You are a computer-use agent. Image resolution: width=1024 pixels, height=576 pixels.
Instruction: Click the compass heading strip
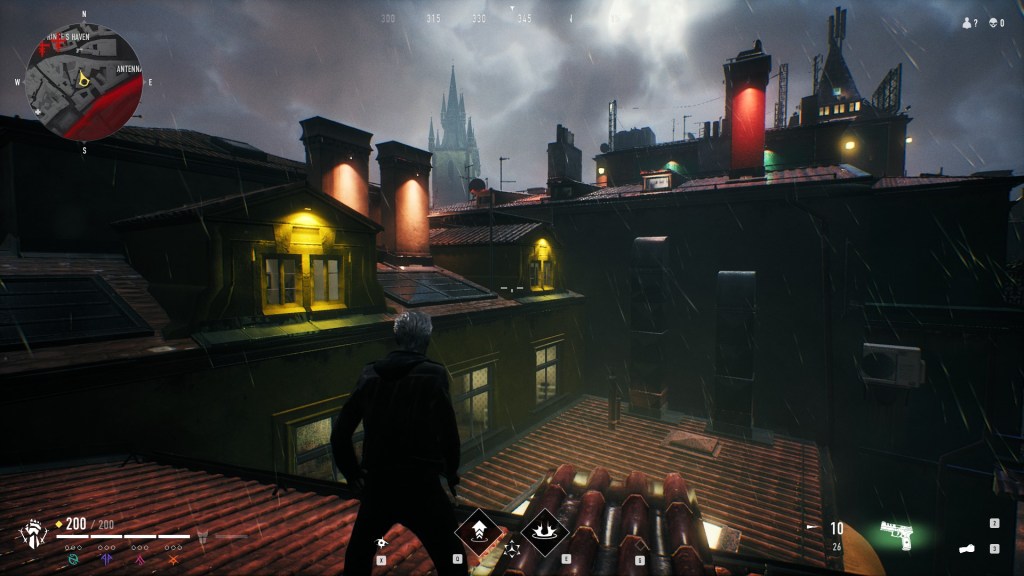(480, 18)
